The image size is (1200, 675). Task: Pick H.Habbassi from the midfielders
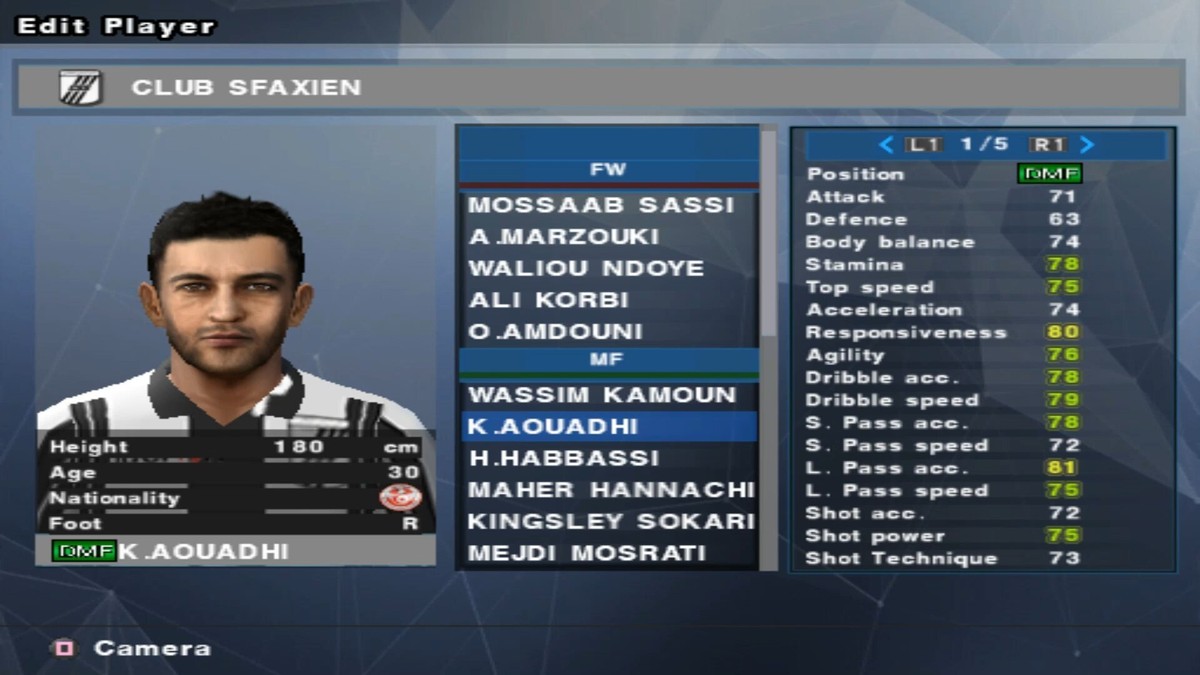click(x=564, y=458)
